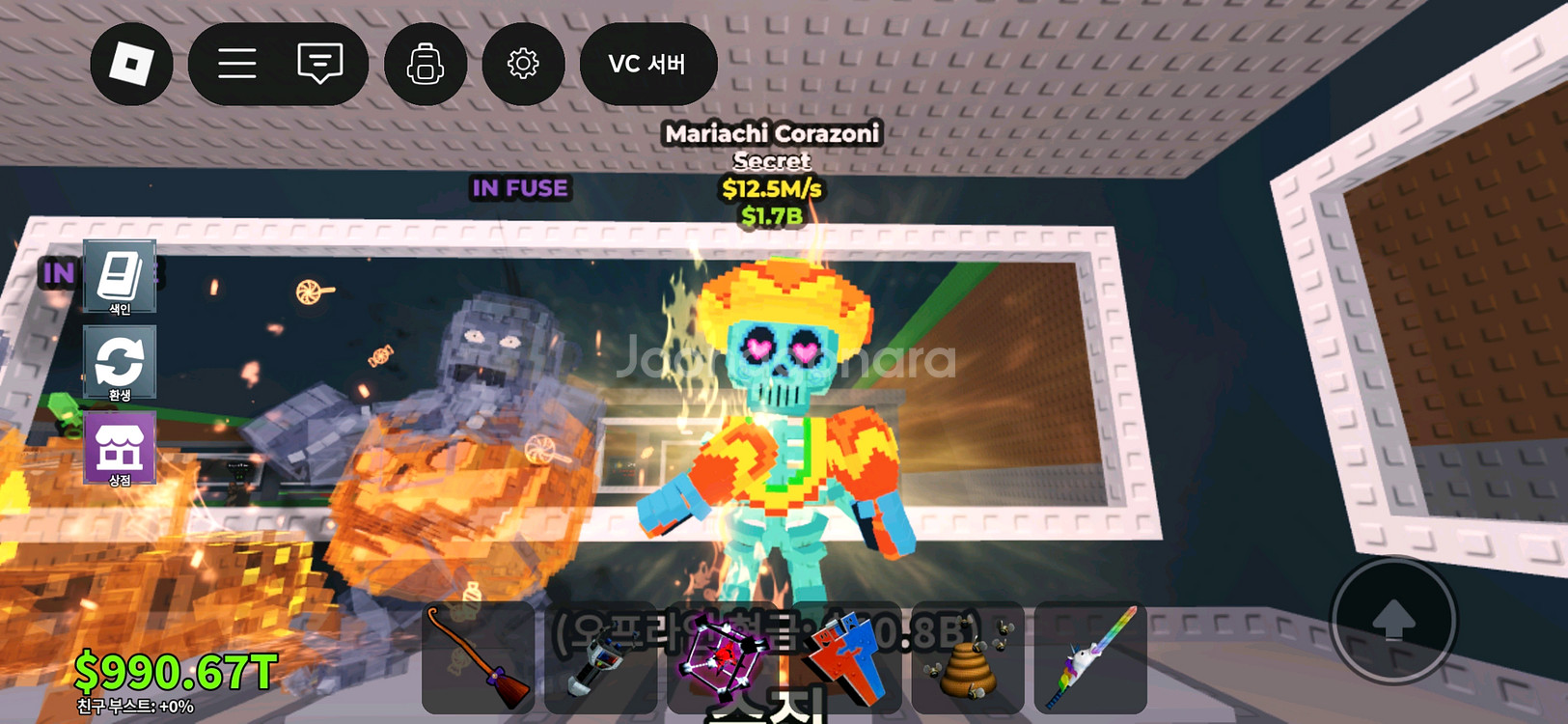The width and height of the screenshot is (1568, 724).
Task: Open the backpack inventory
Action: pos(426,64)
